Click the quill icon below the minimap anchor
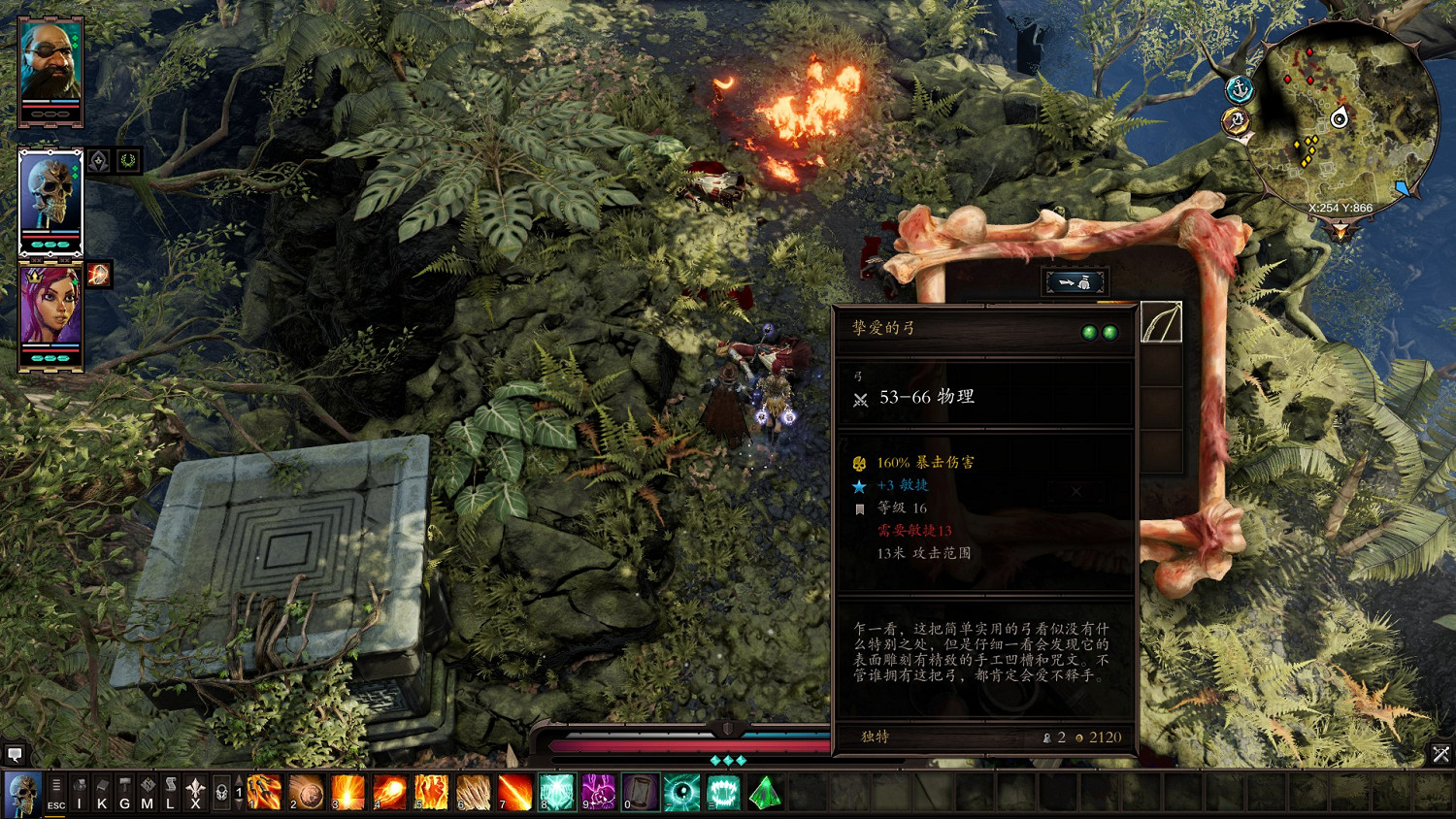This screenshot has width=1456, height=819. pyautogui.click(x=1236, y=120)
